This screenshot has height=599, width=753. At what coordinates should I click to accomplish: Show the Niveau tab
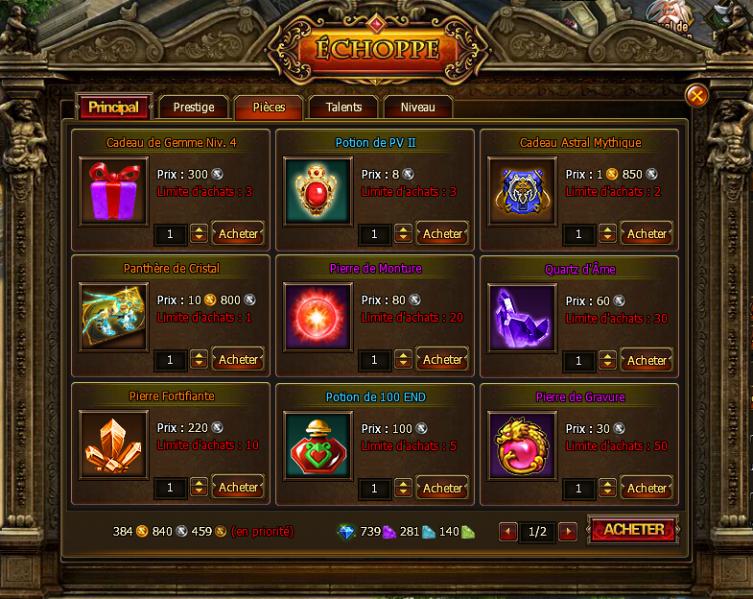pos(417,107)
